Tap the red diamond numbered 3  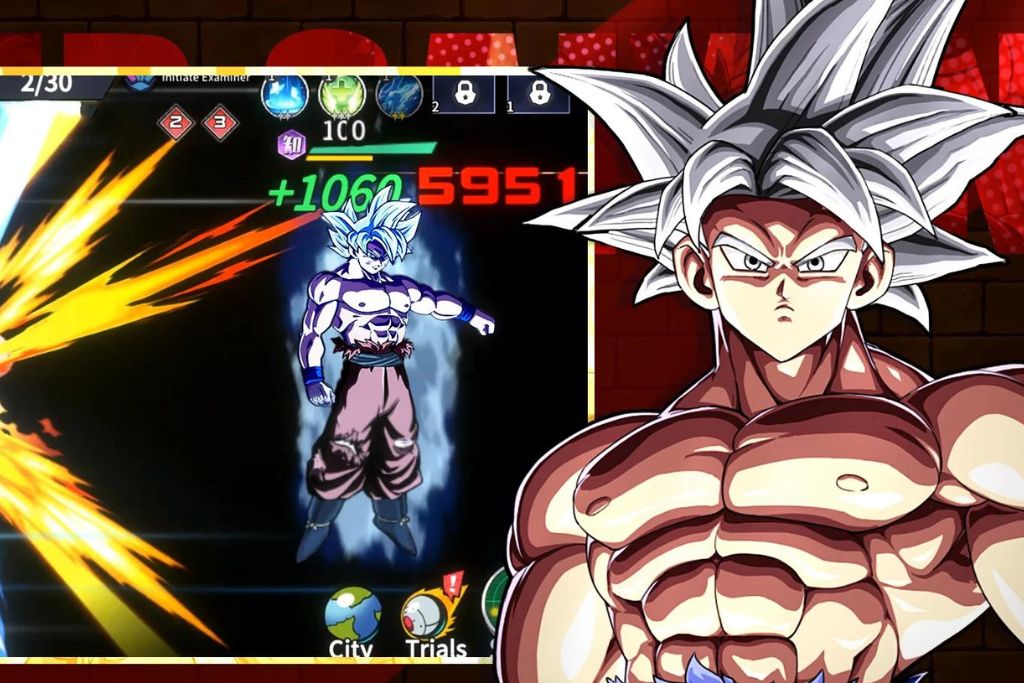[x=220, y=123]
